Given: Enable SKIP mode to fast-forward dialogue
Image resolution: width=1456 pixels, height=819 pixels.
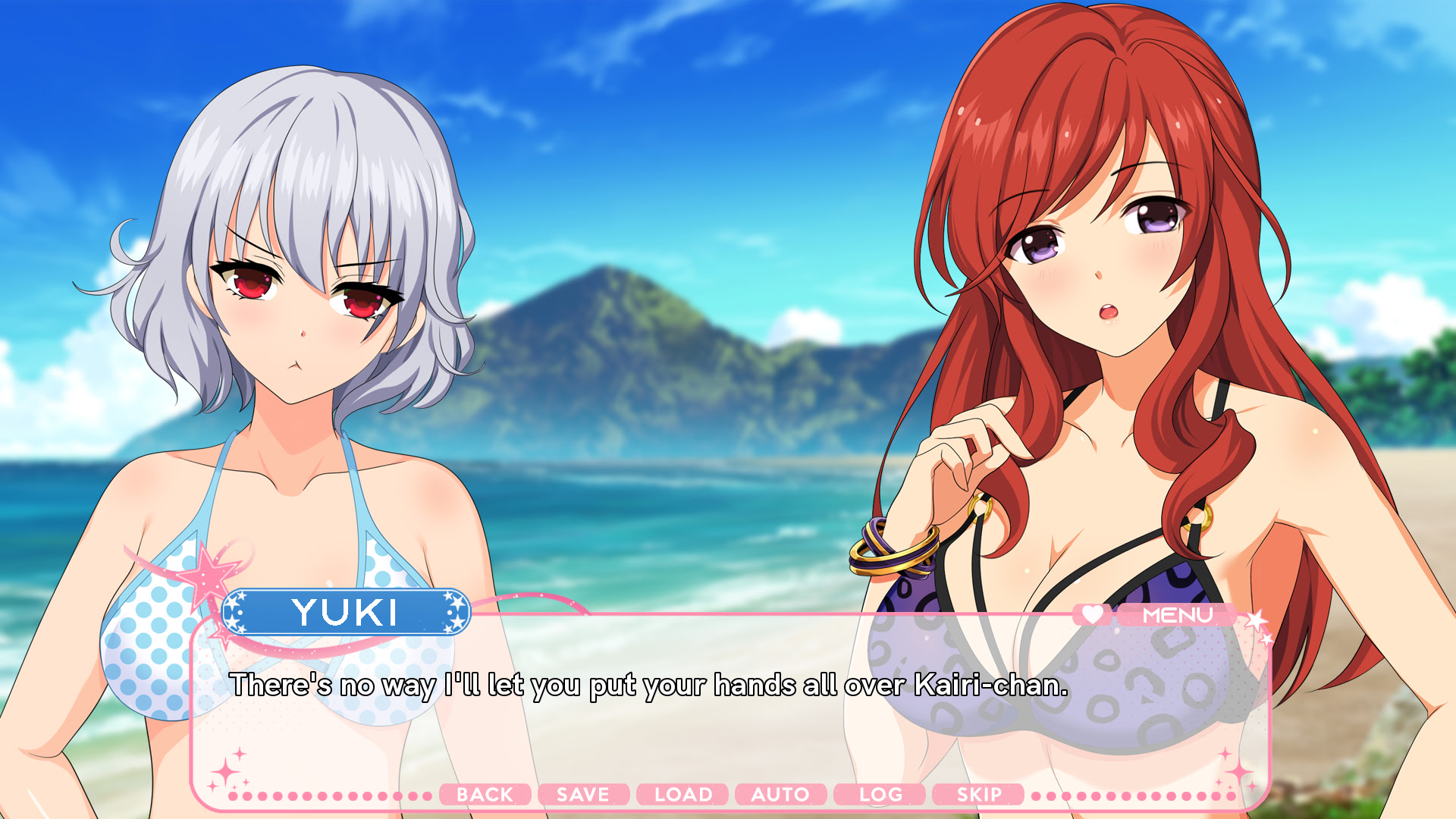Looking at the screenshot, I should [978, 795].
